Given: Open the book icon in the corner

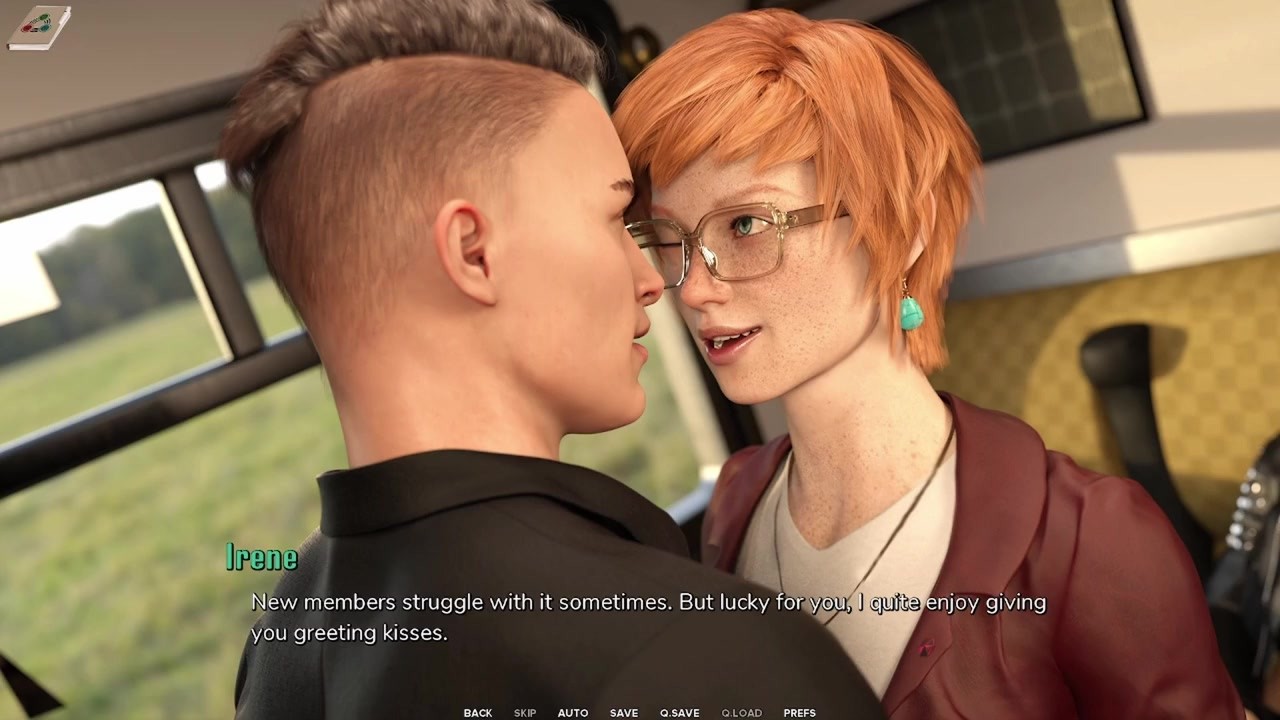Looking at the screenshot, I should 38,27.
